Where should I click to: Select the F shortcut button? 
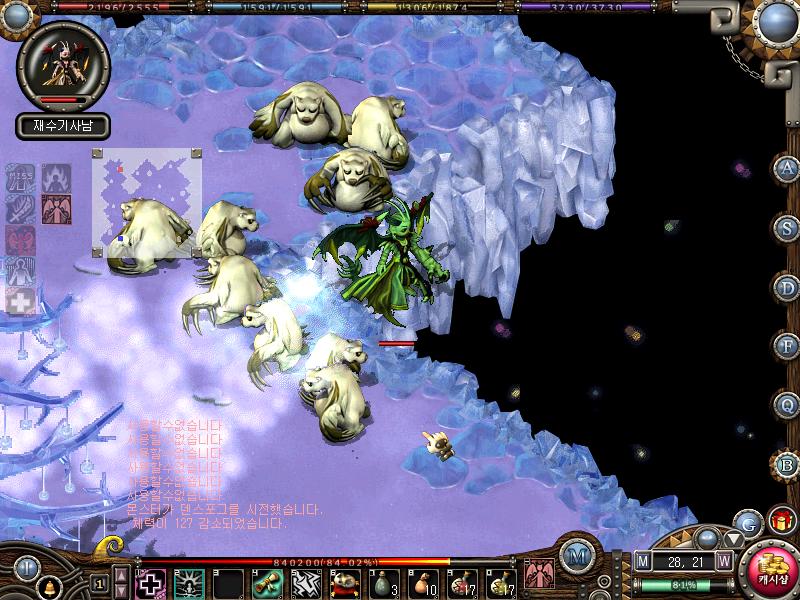(787, 346)
